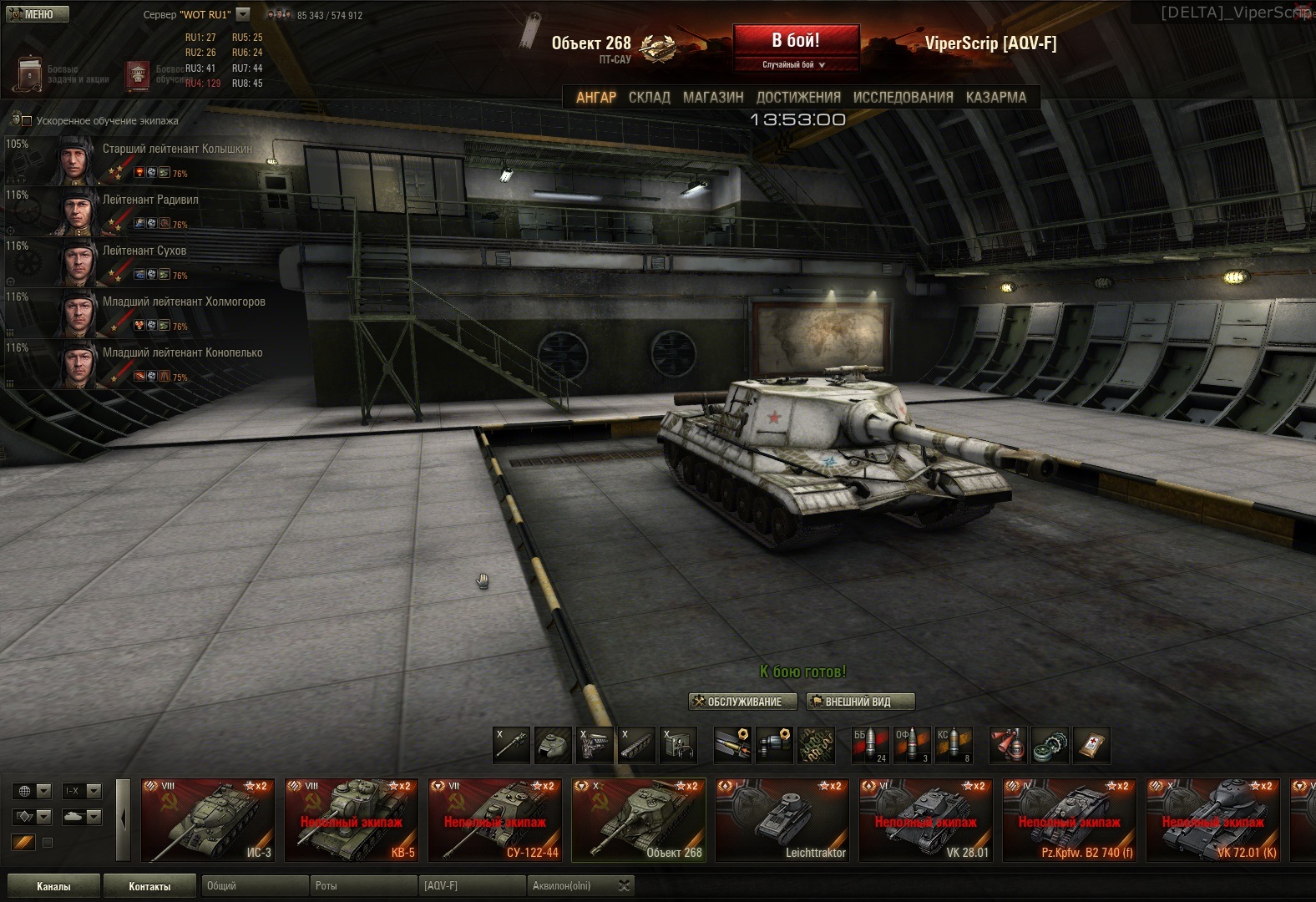Select the ИС-3 tank in carousel

click(207, 820)
